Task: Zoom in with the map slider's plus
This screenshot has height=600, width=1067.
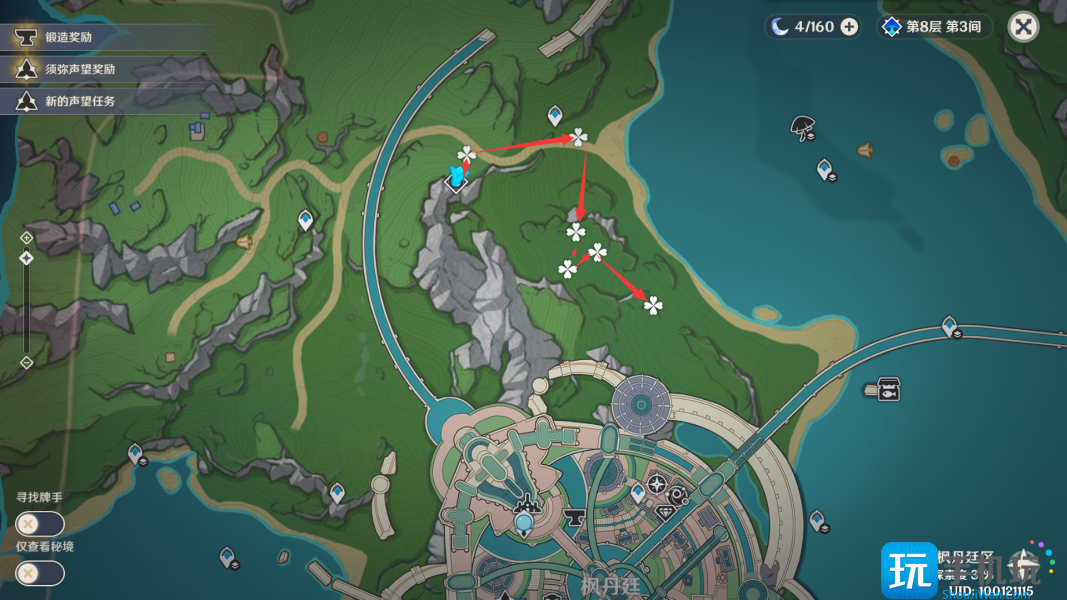Action: [x=27, y=238]
